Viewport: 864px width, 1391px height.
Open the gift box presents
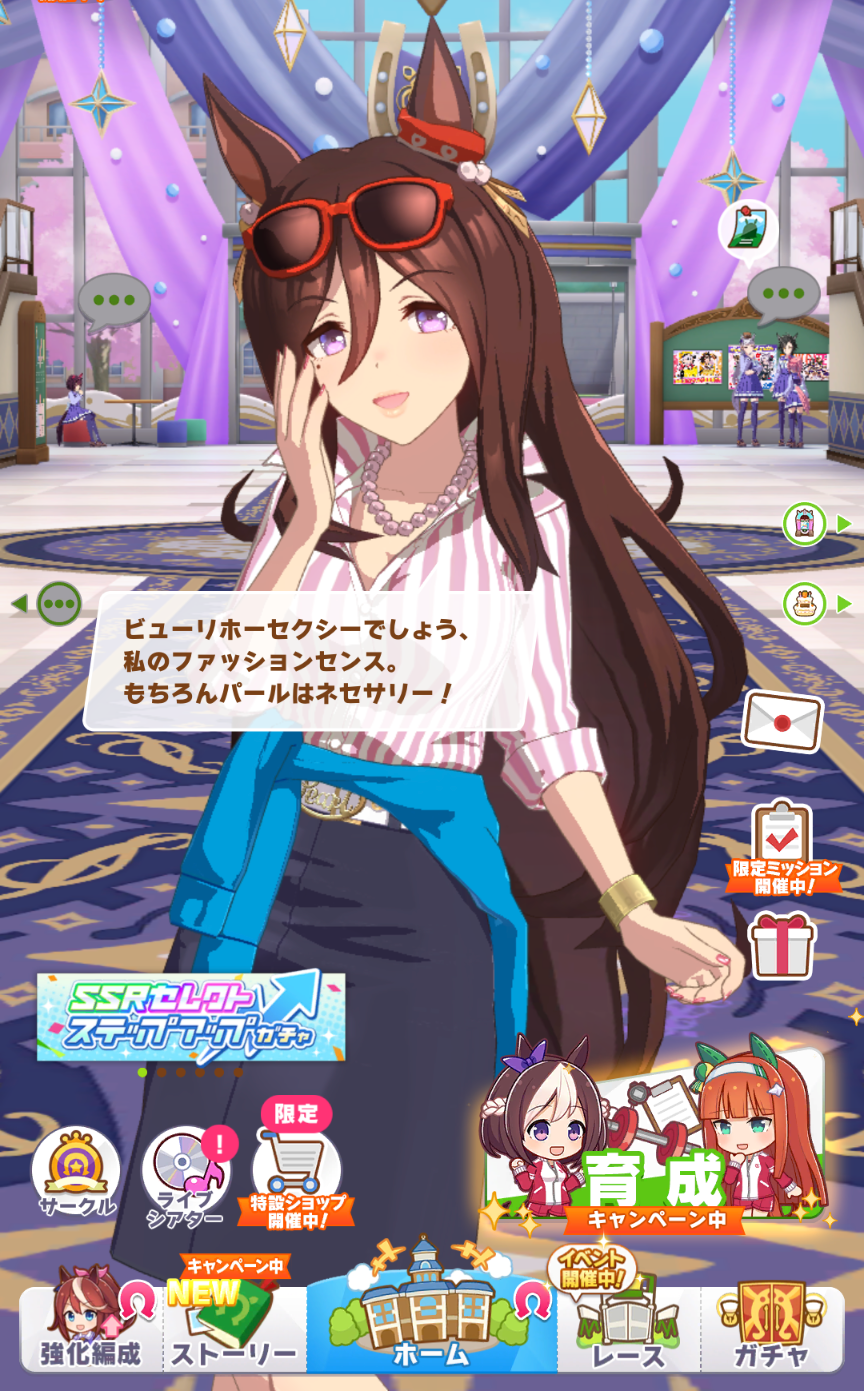782,945
